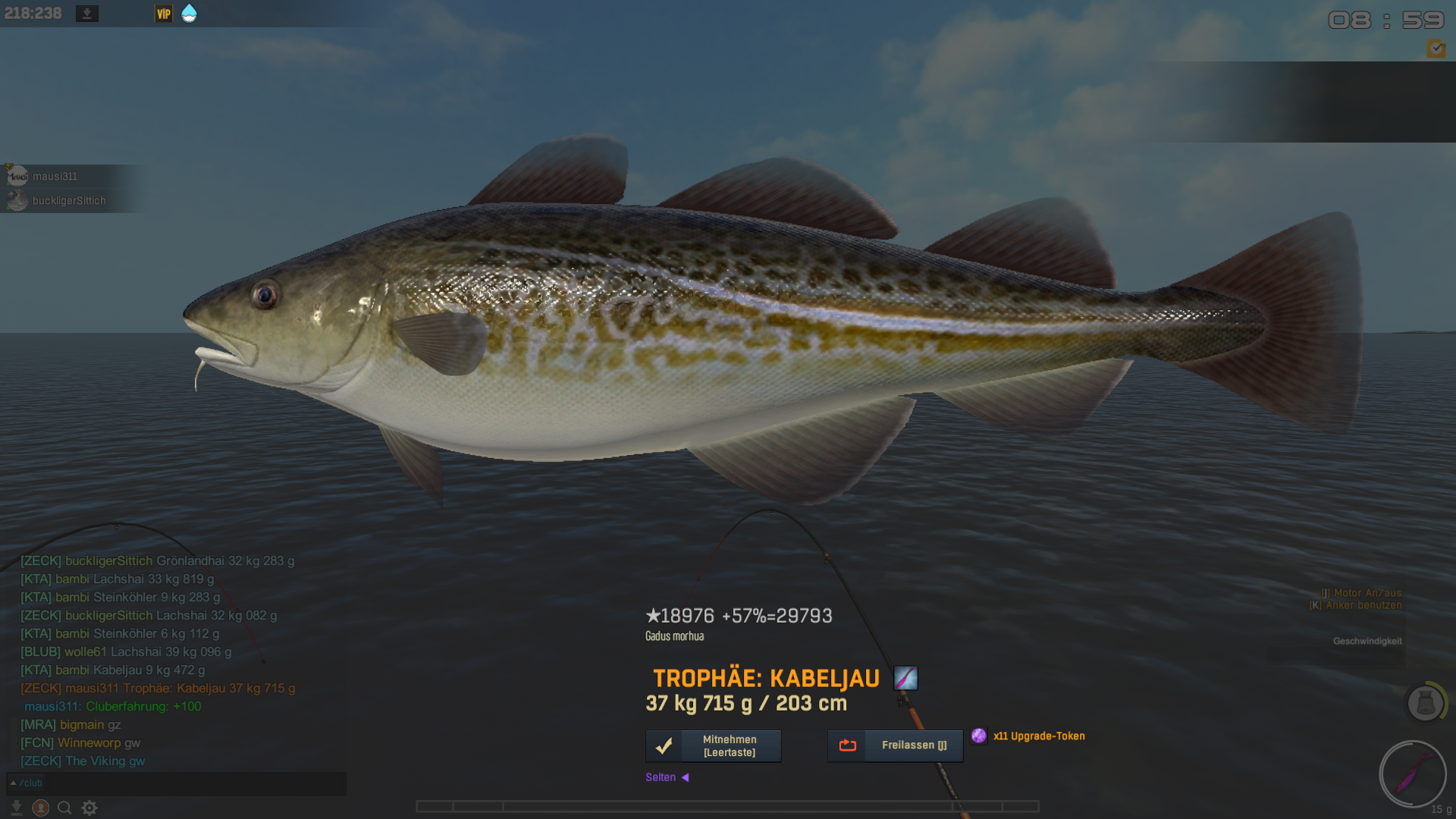Viewport: 1456px width, 819px height.
Task: Open the VIP status badge
Action: tap(164, 14)
